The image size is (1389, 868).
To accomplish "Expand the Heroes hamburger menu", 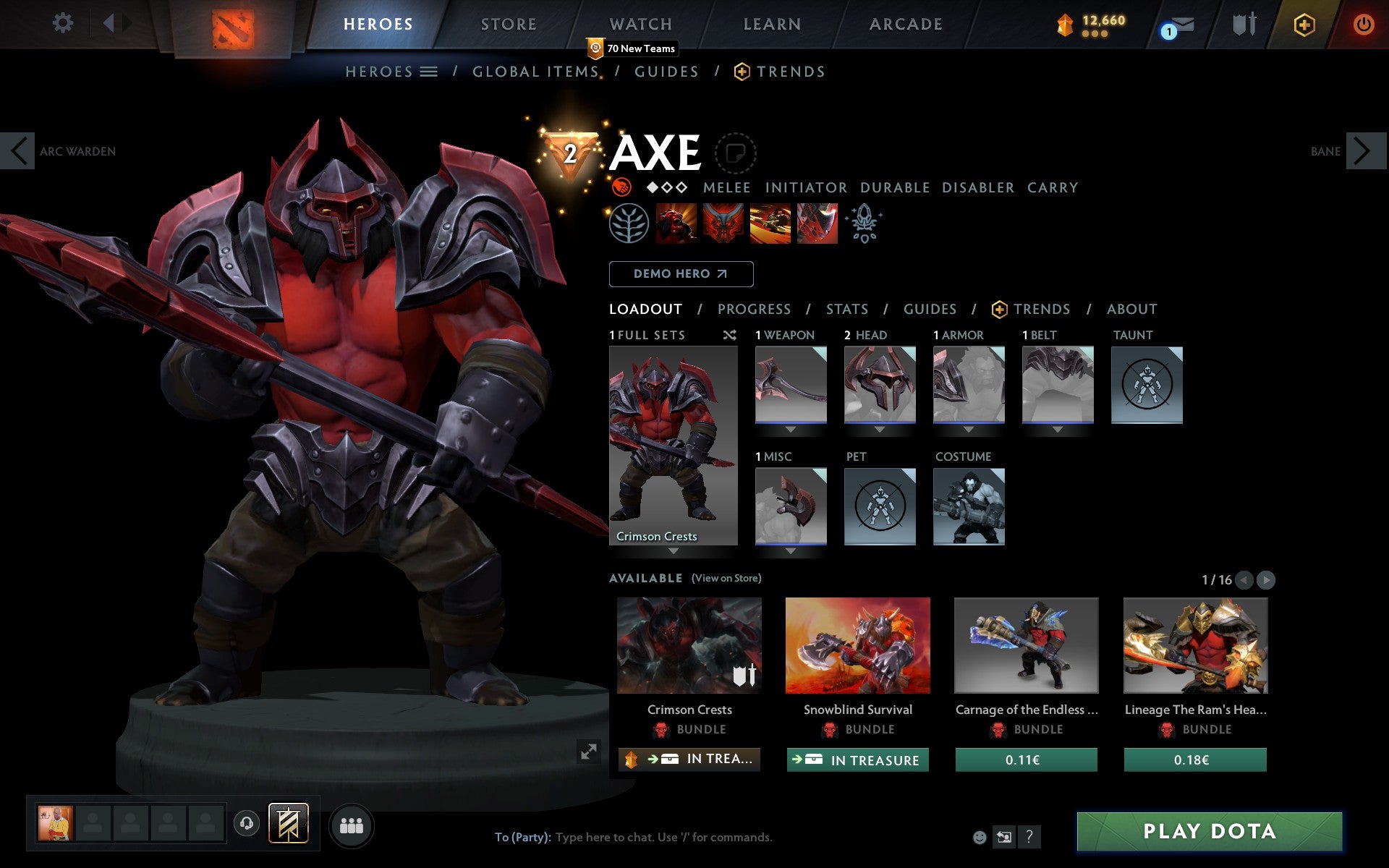I will click(429, 71).
